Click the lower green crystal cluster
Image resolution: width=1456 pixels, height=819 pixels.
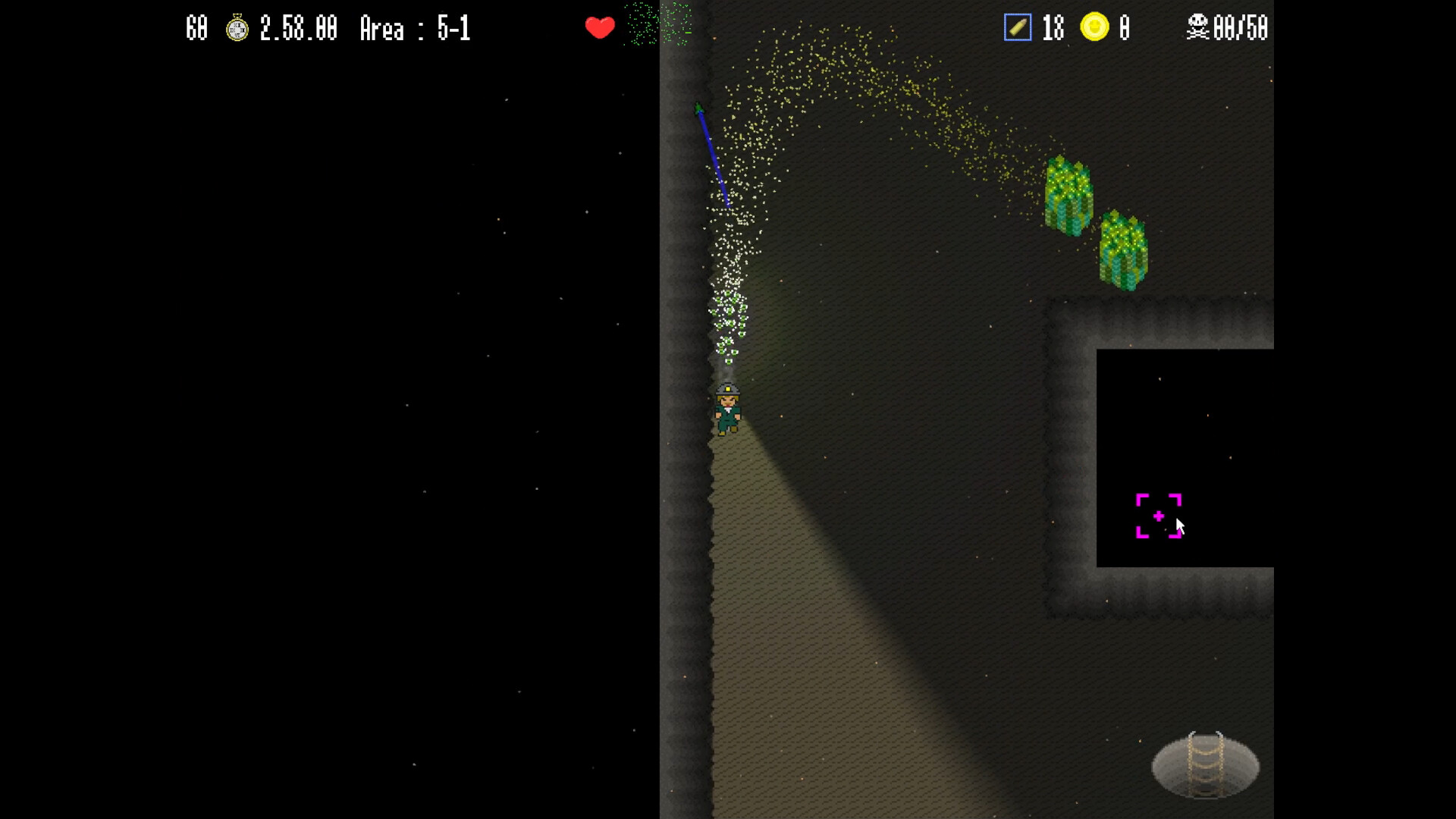click(1124, 250)
